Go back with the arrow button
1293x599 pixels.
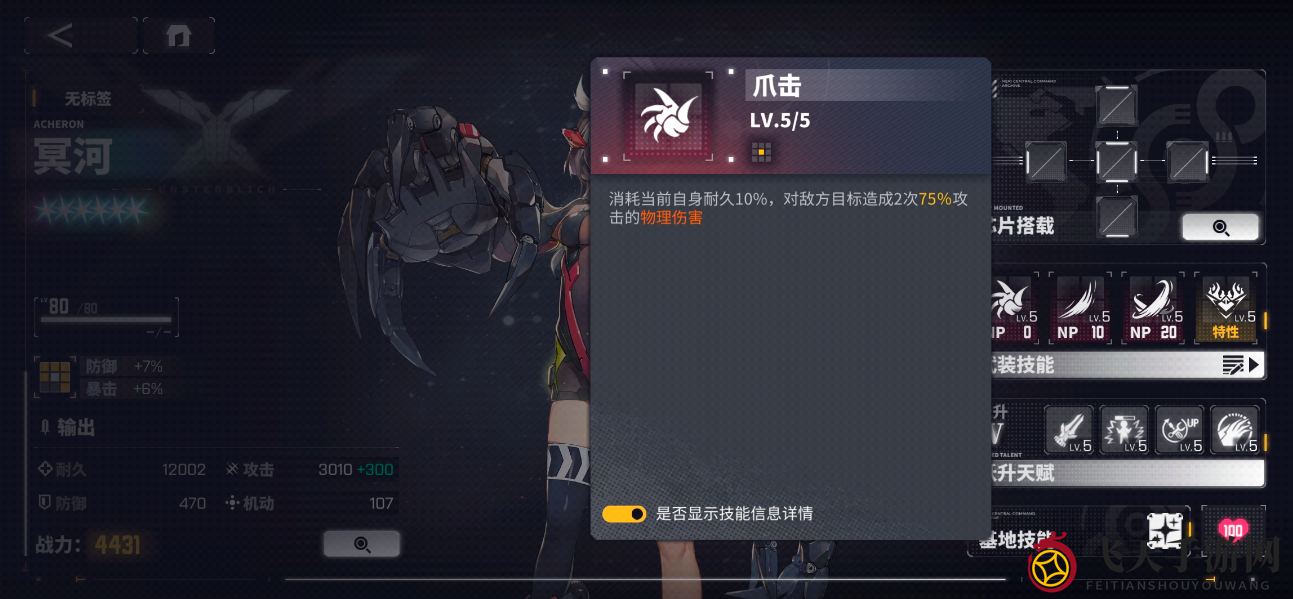62,36
